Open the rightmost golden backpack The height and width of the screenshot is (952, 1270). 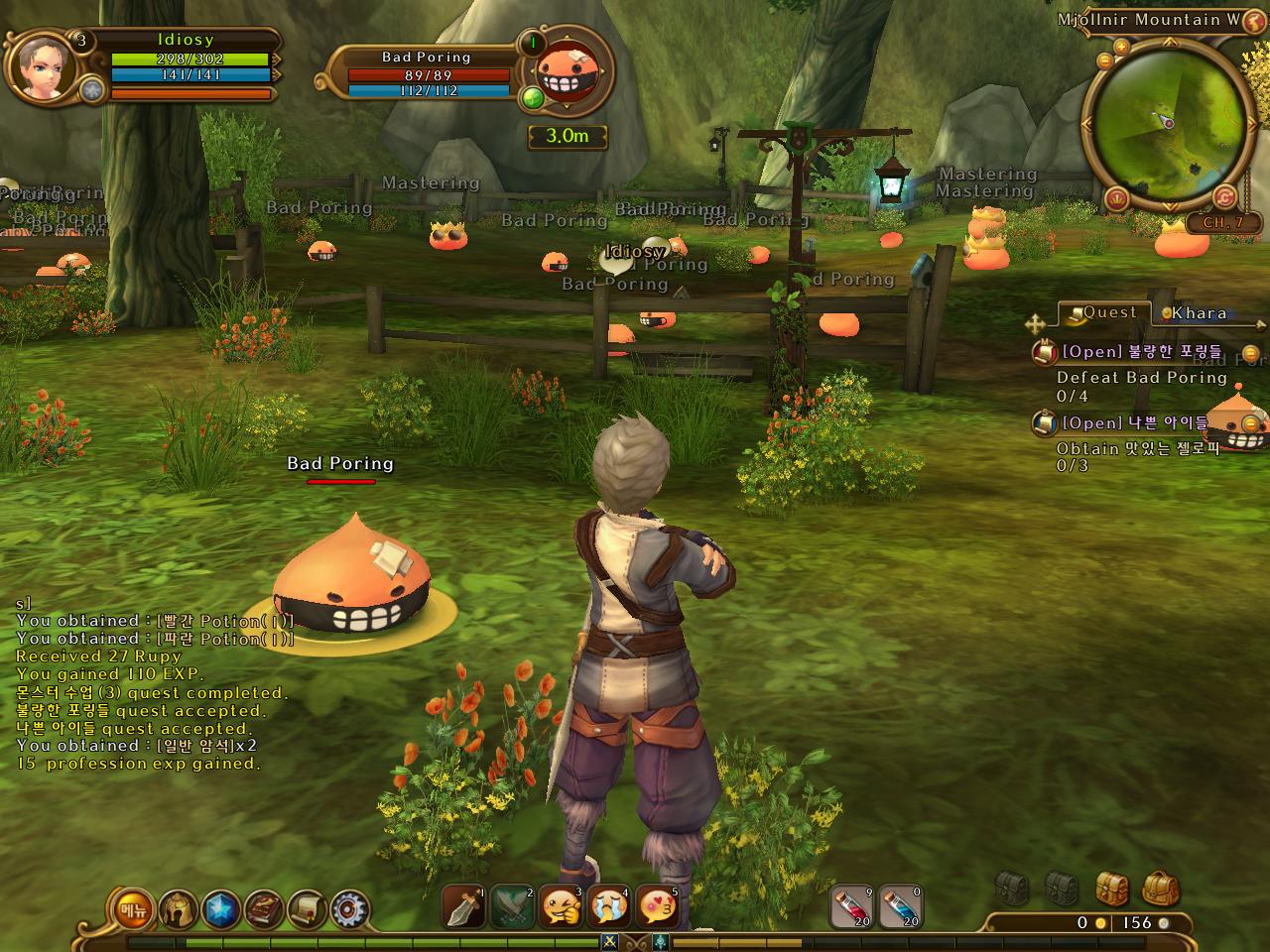point(1160,889)
